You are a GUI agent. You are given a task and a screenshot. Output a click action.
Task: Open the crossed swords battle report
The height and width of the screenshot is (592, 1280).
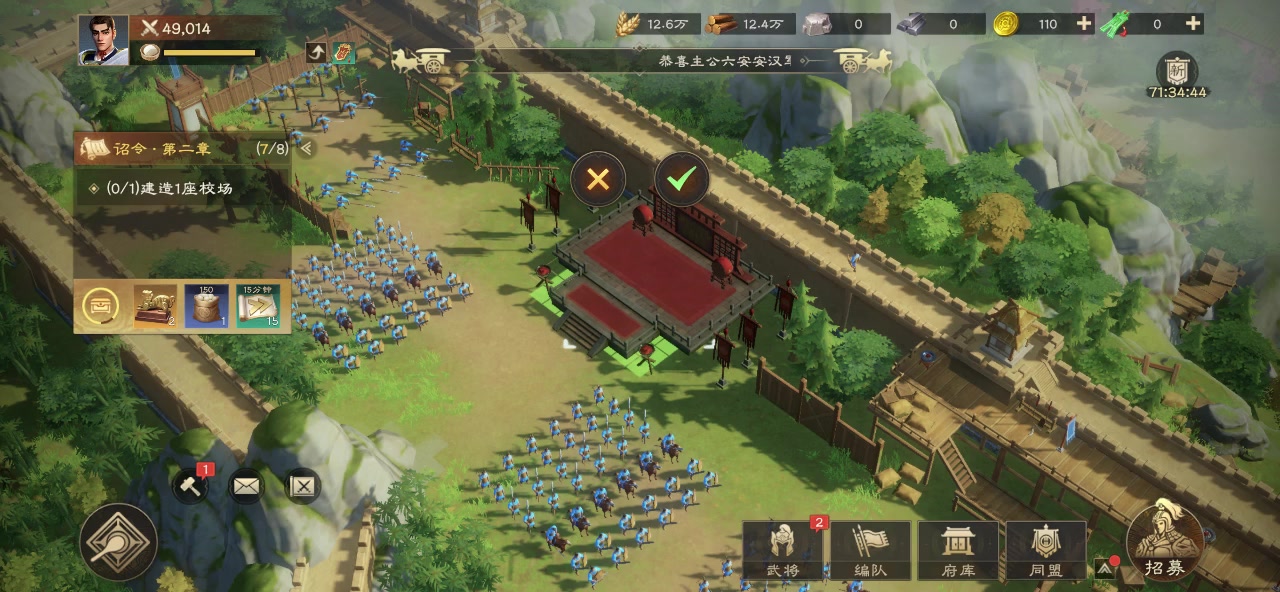[x=302, y=486]
